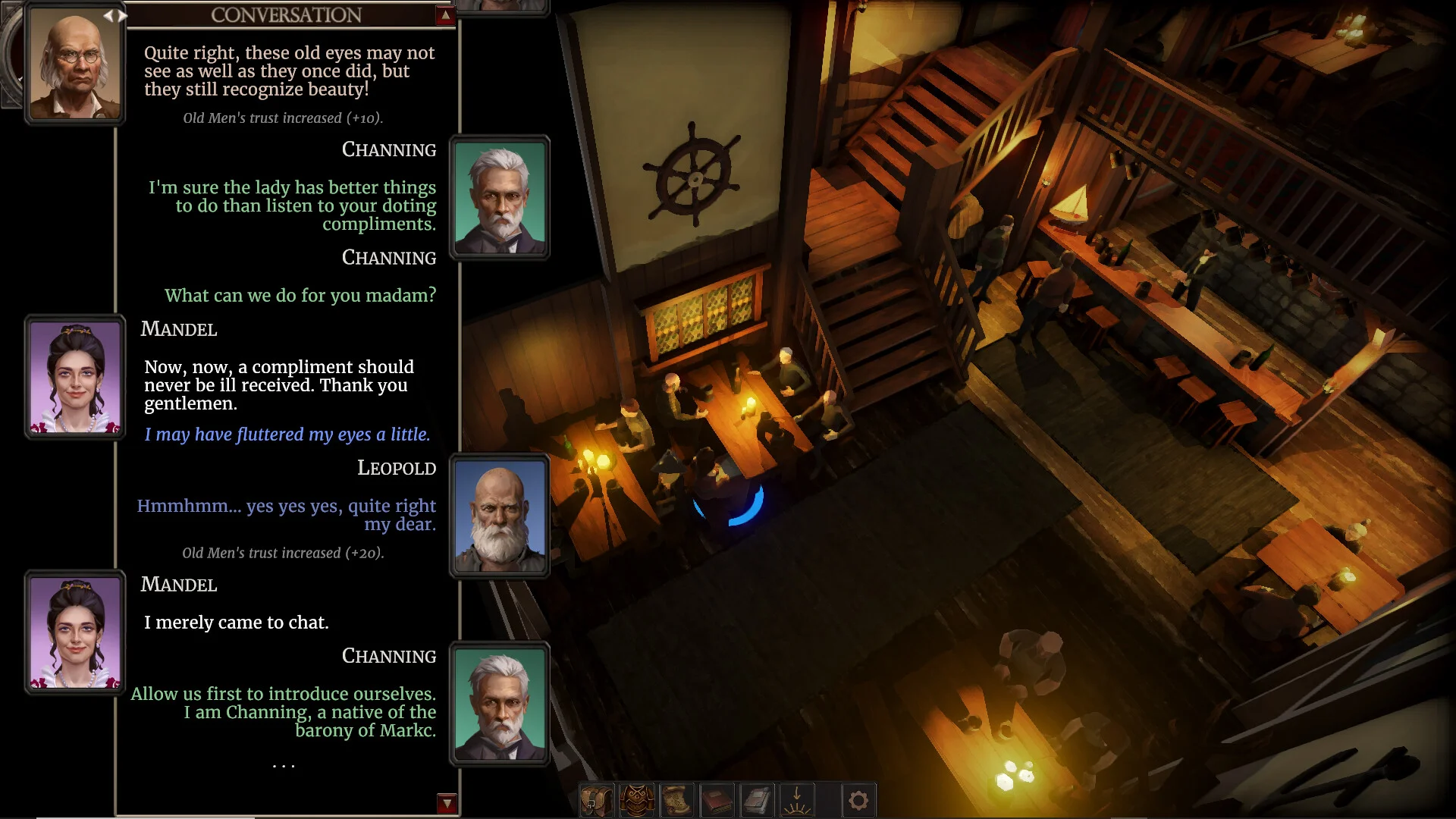The width and height of the screenshot is (1456, 819).
Task: Click the sunset rest icon
Action: point(797,801)
